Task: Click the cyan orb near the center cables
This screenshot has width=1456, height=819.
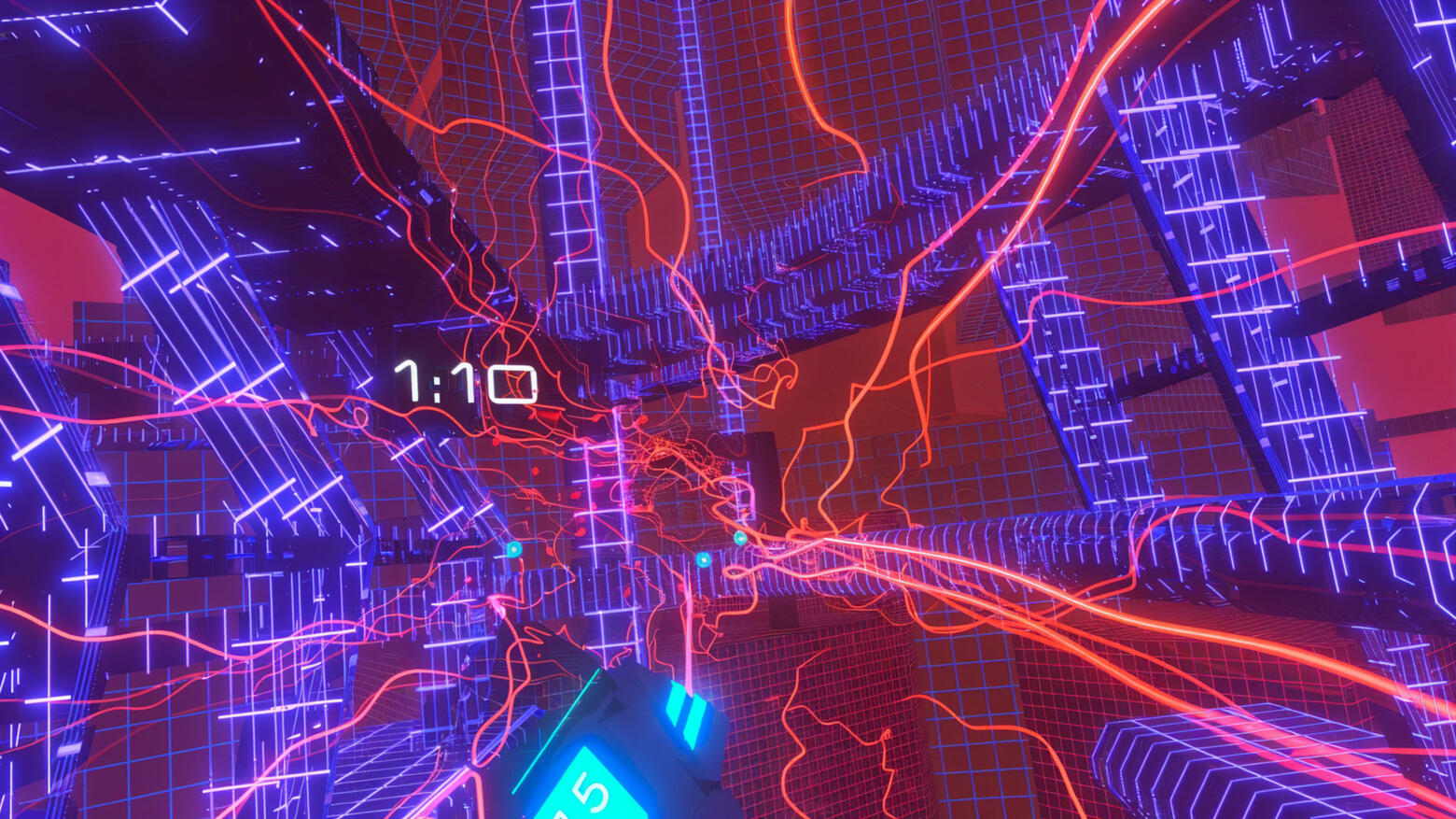Action: [x=702, y=559]
